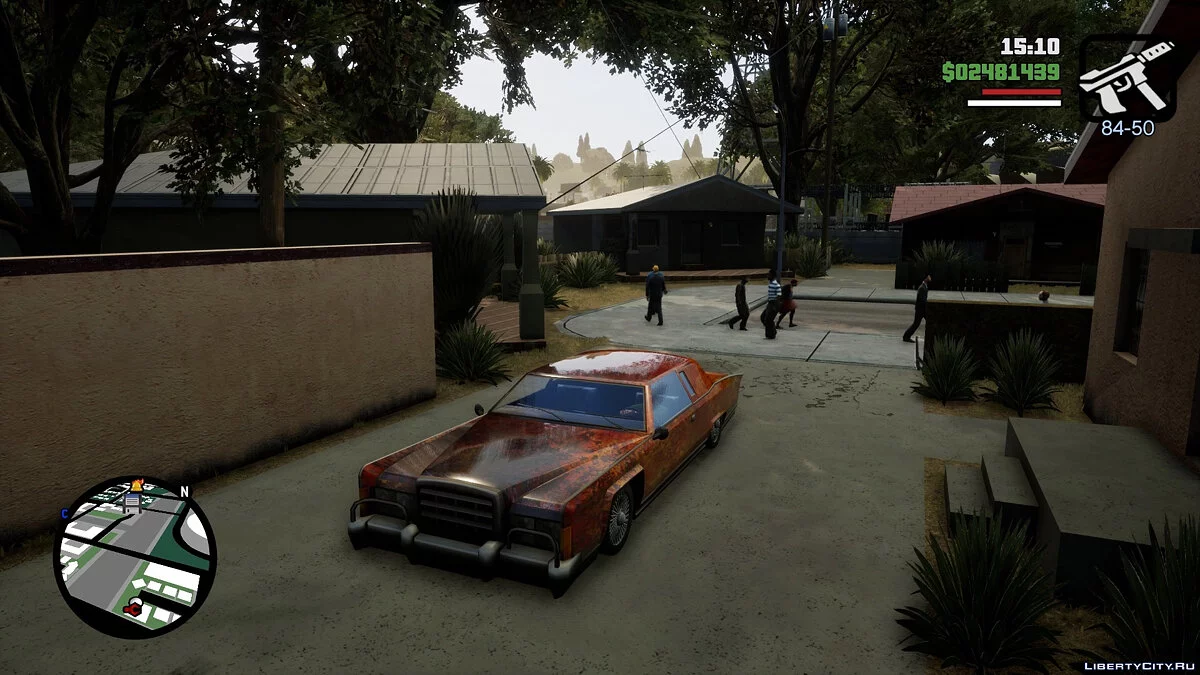Select the submachine gun weapon icon
Viewport: 1200px width, 675px height.
1127,78
